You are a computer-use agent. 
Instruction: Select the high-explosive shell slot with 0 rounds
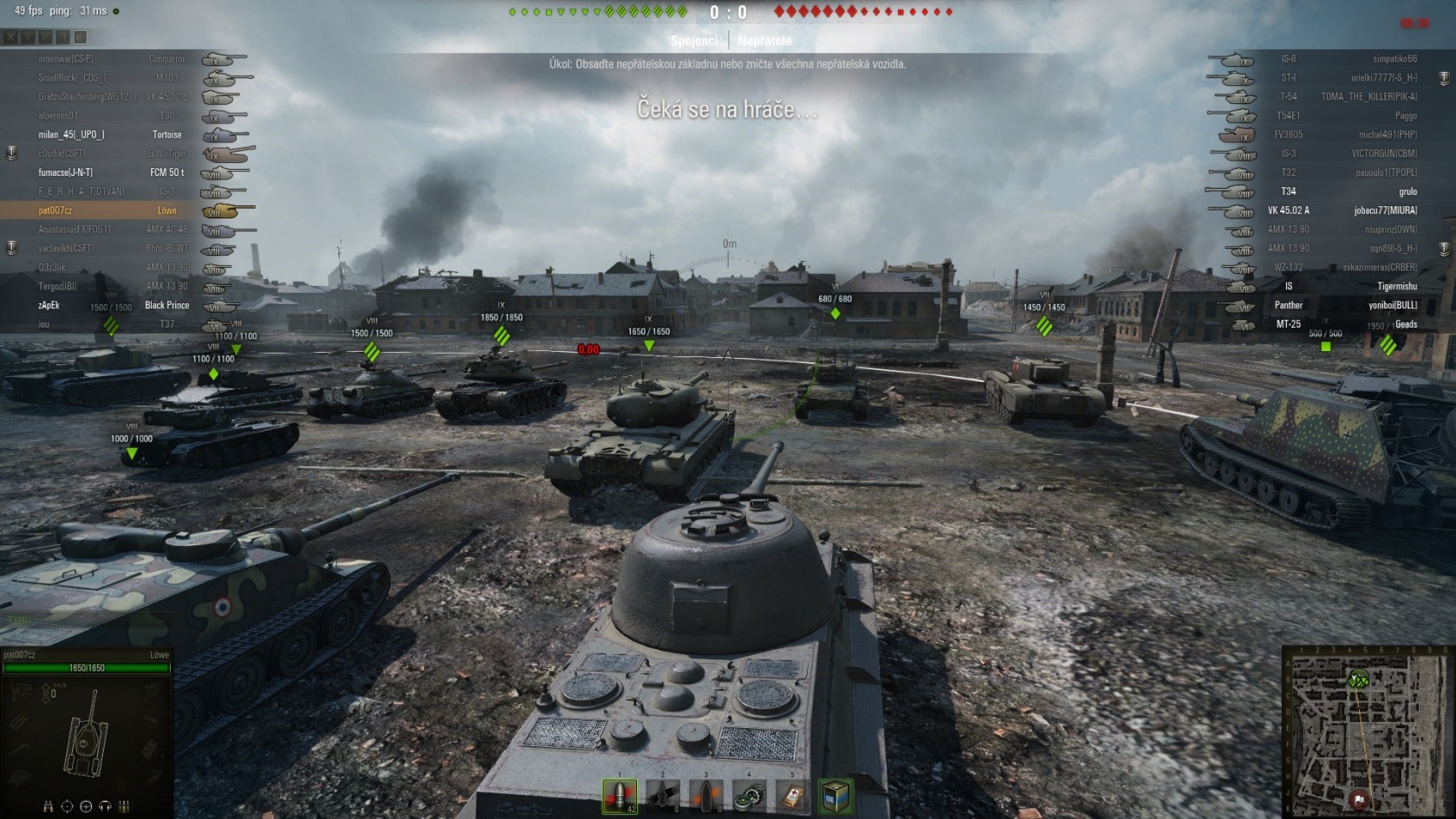tap(705, 796)
